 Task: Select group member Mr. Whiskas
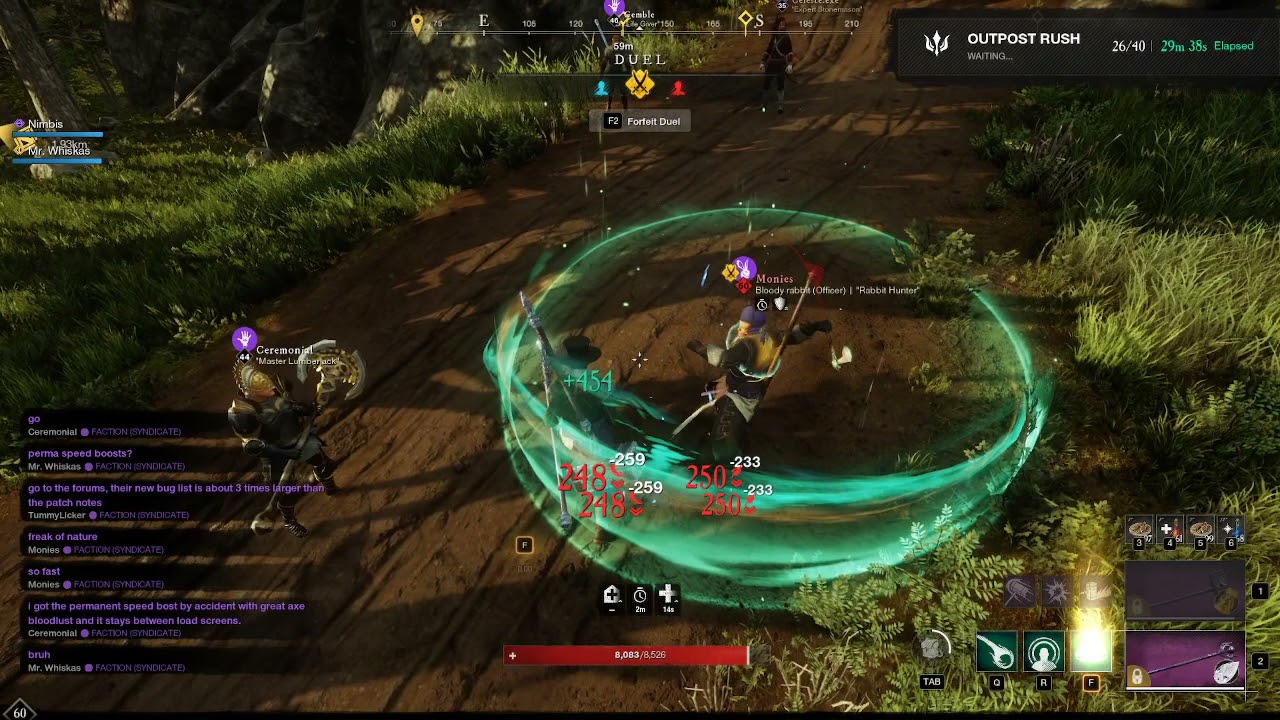(x=58, y=151)
